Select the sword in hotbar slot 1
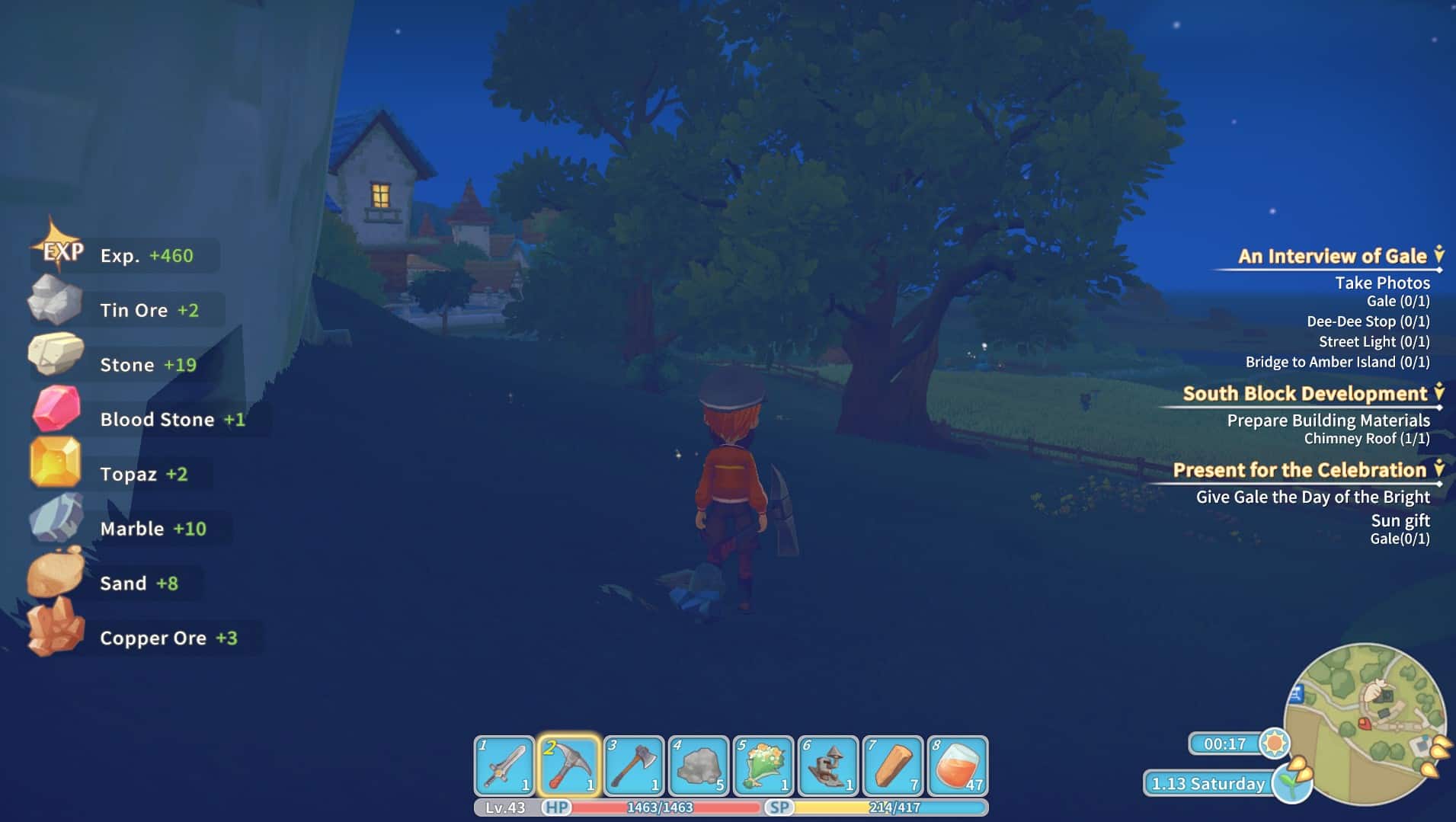The image size is (1456, 822). click(507, 766)
